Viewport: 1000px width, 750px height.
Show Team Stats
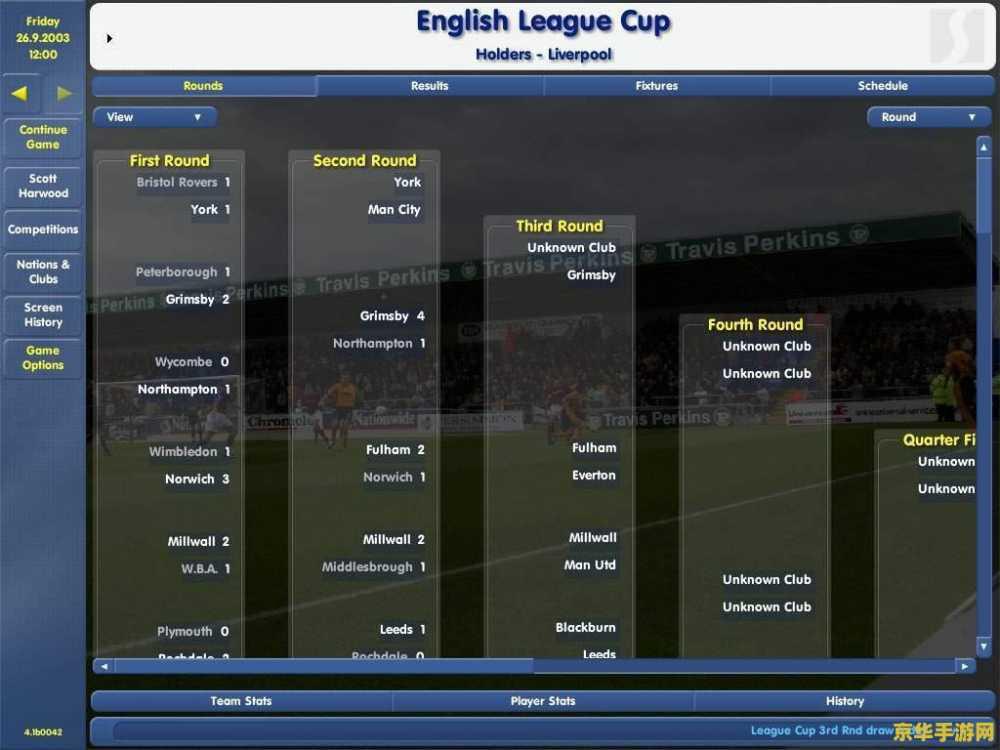[241, 701]
